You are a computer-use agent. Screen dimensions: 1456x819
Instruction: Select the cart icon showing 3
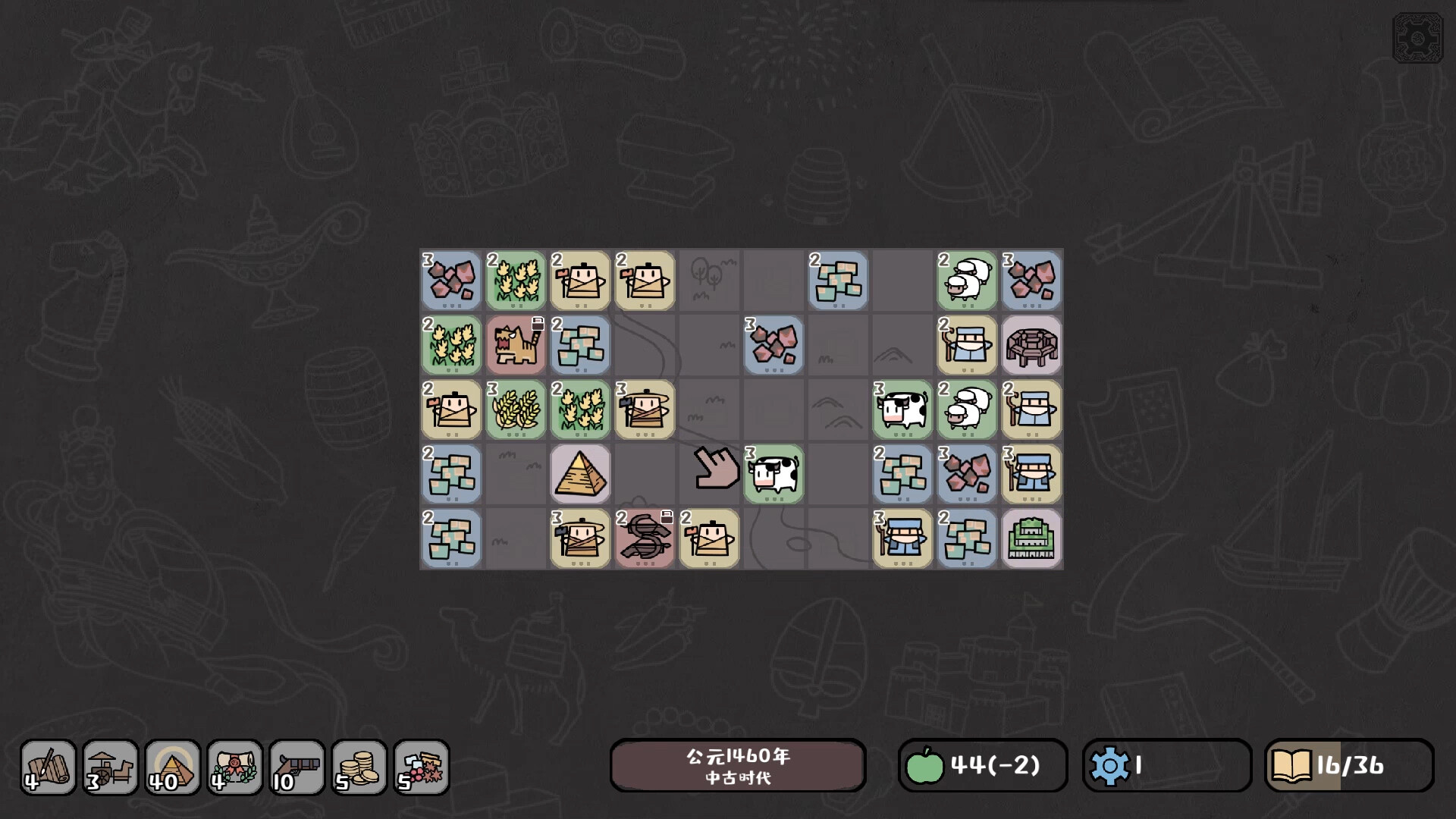[110, 767]
